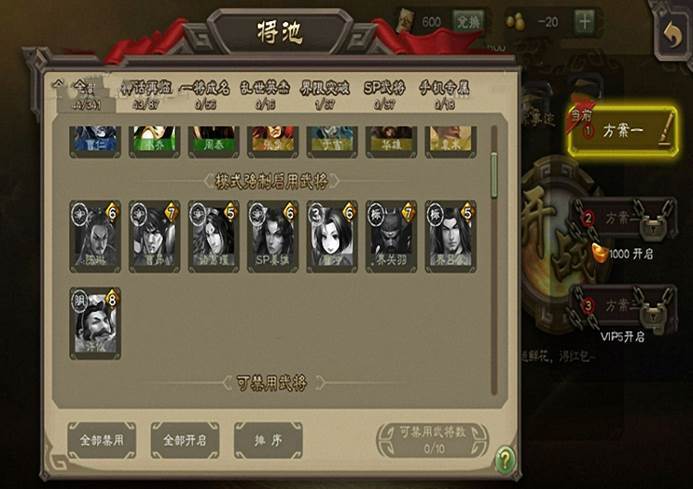This screenshot has width=693, height=489.
Task: Select the SP姜维 general card
Action: [273, 236]
